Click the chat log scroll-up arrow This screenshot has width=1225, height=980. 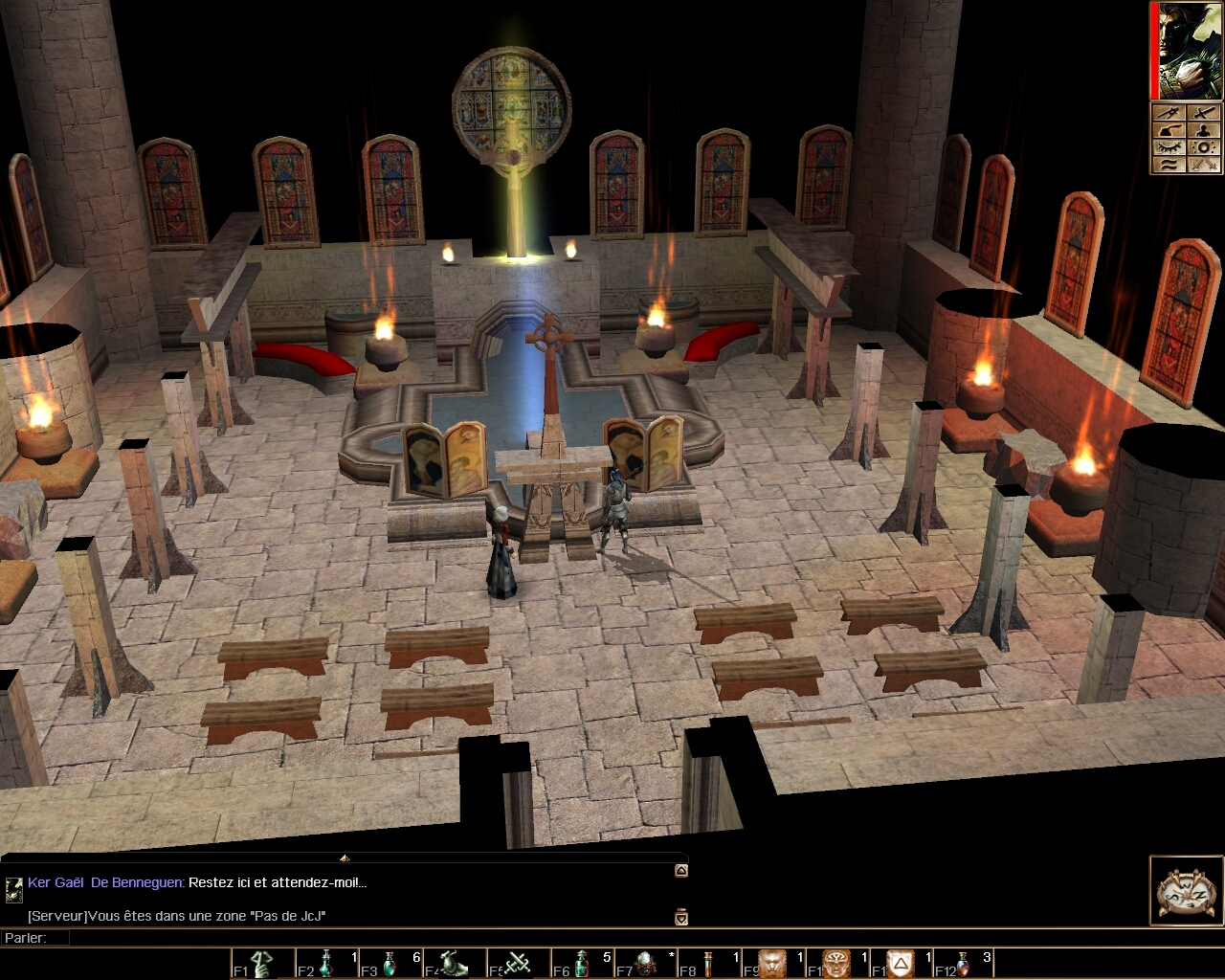[x=680, y=871]
